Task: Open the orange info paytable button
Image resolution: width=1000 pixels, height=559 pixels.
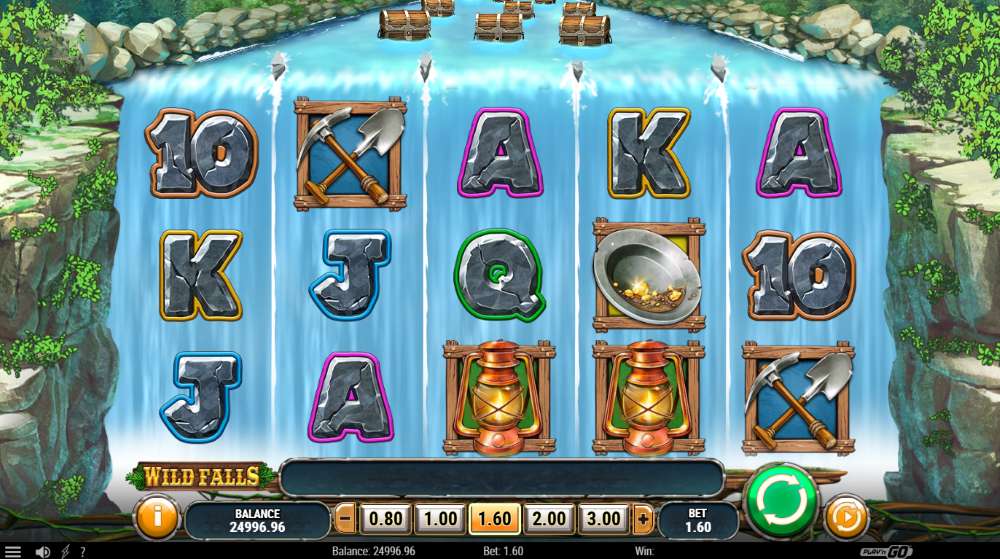Action: point(157,518)
